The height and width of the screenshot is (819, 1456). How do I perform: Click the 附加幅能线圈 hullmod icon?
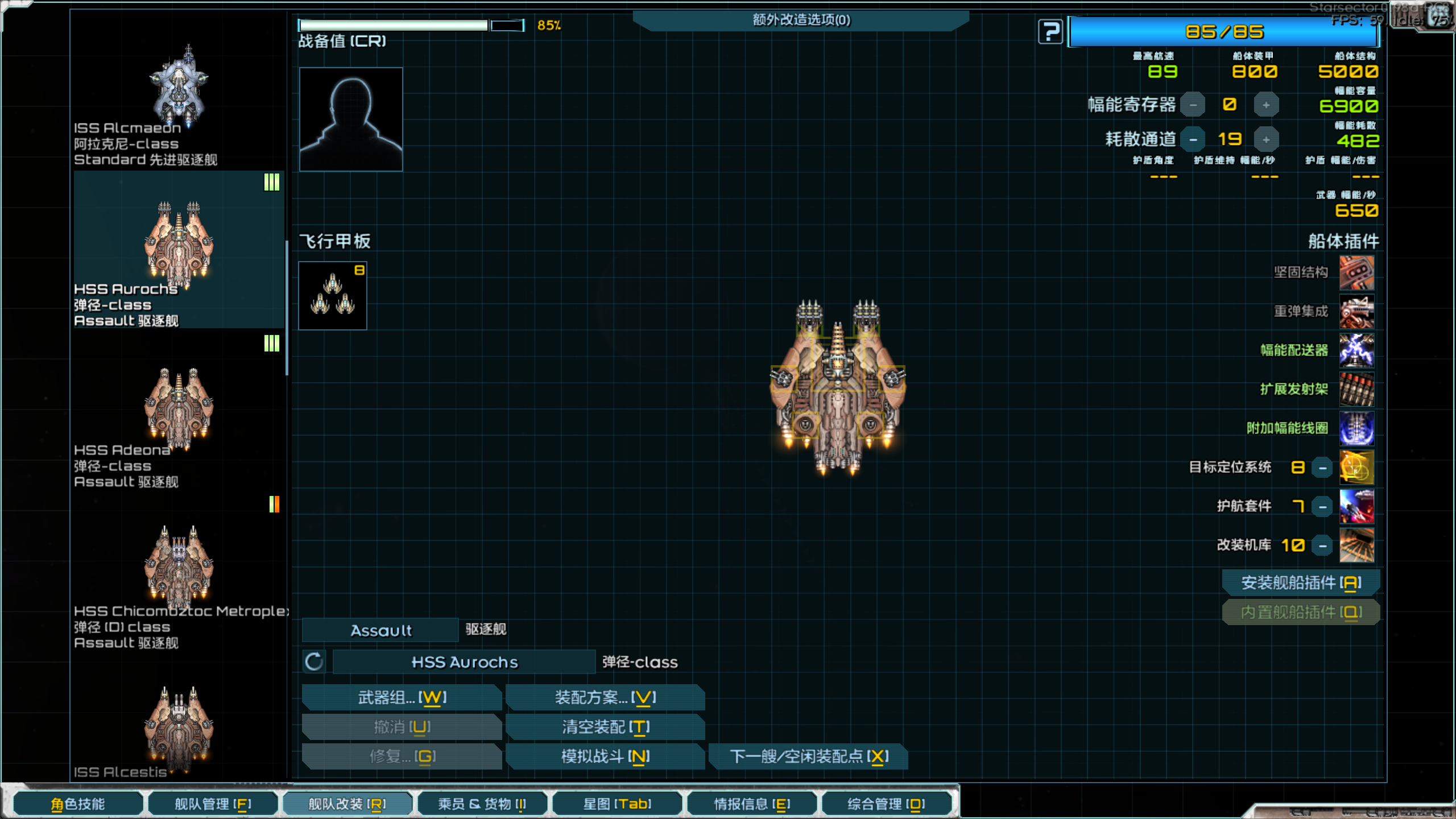1357,428
